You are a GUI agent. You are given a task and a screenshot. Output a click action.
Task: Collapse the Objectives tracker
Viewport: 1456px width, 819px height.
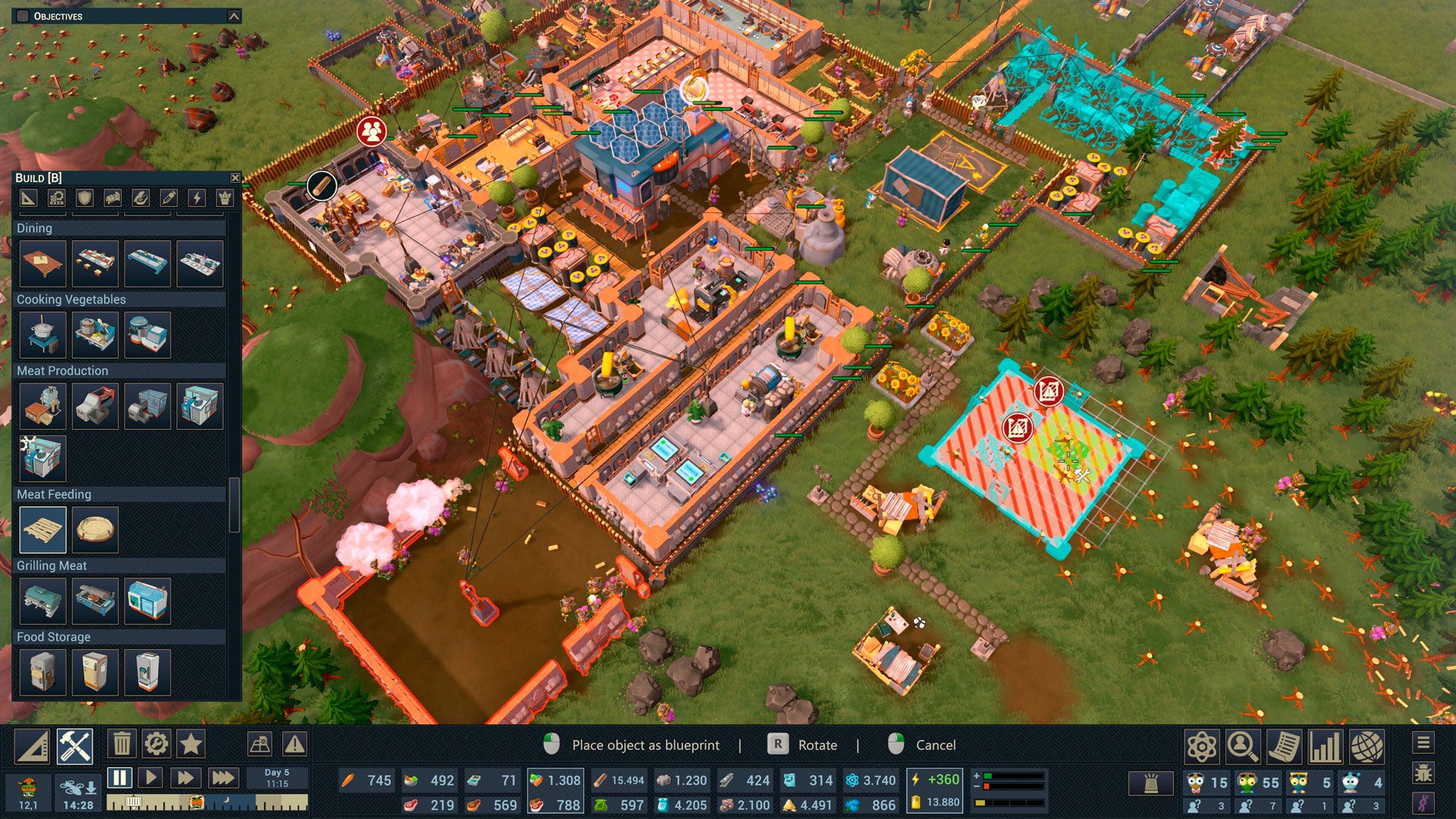point(234,16)
